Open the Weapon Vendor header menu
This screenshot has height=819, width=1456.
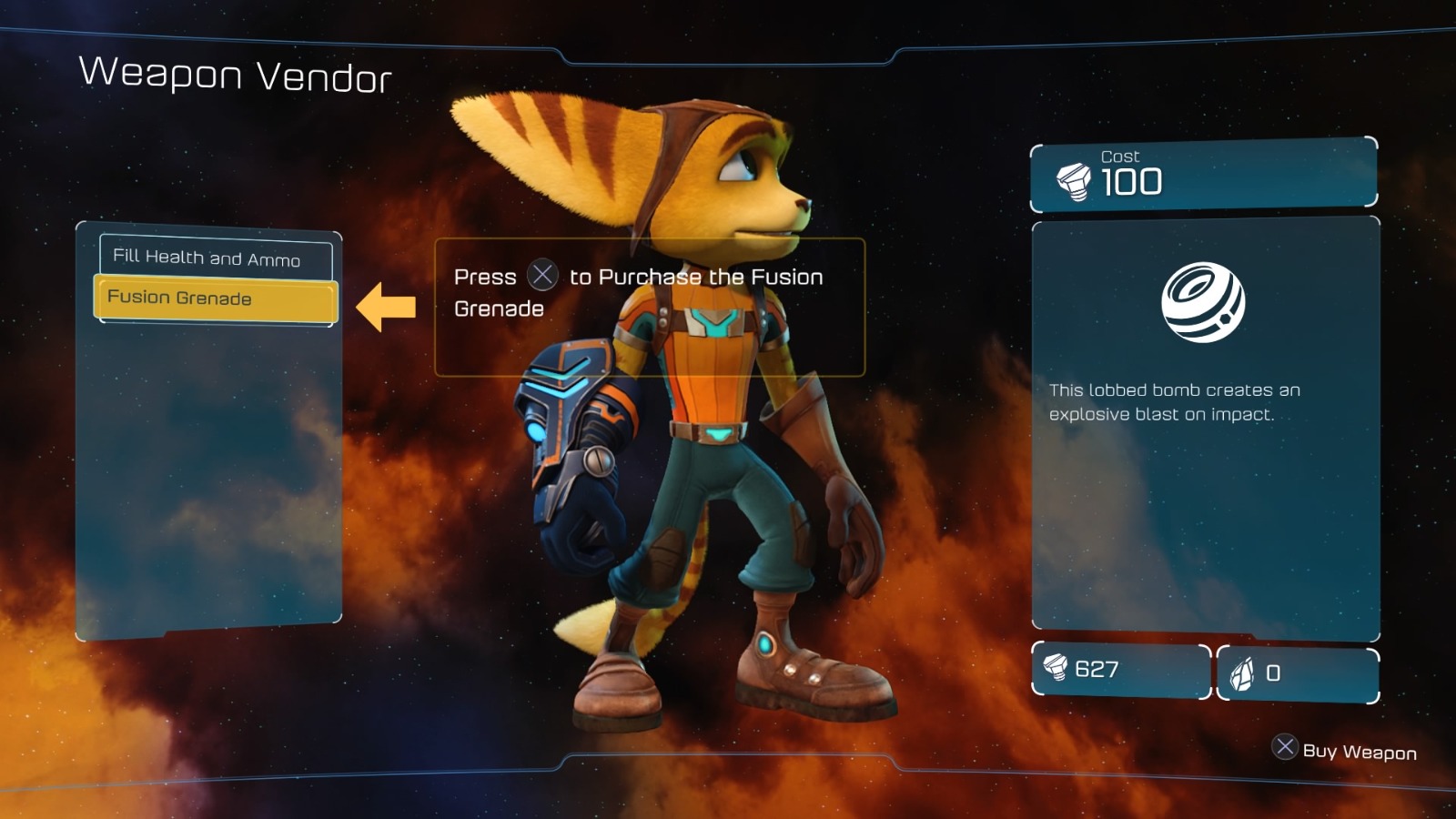235,77
